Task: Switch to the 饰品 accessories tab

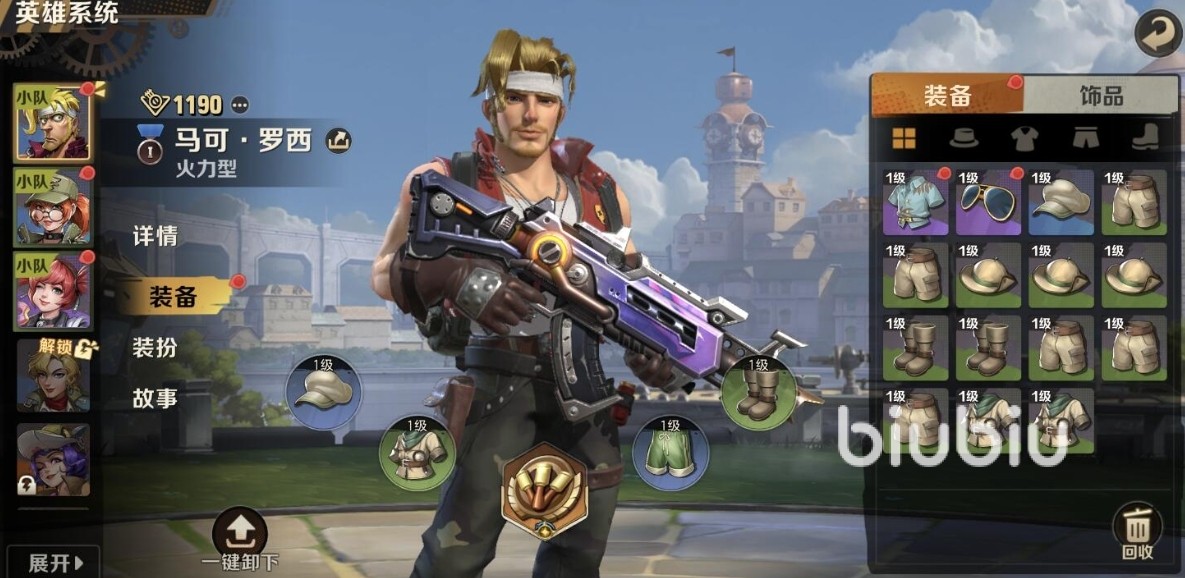Action: point(1100,96)
